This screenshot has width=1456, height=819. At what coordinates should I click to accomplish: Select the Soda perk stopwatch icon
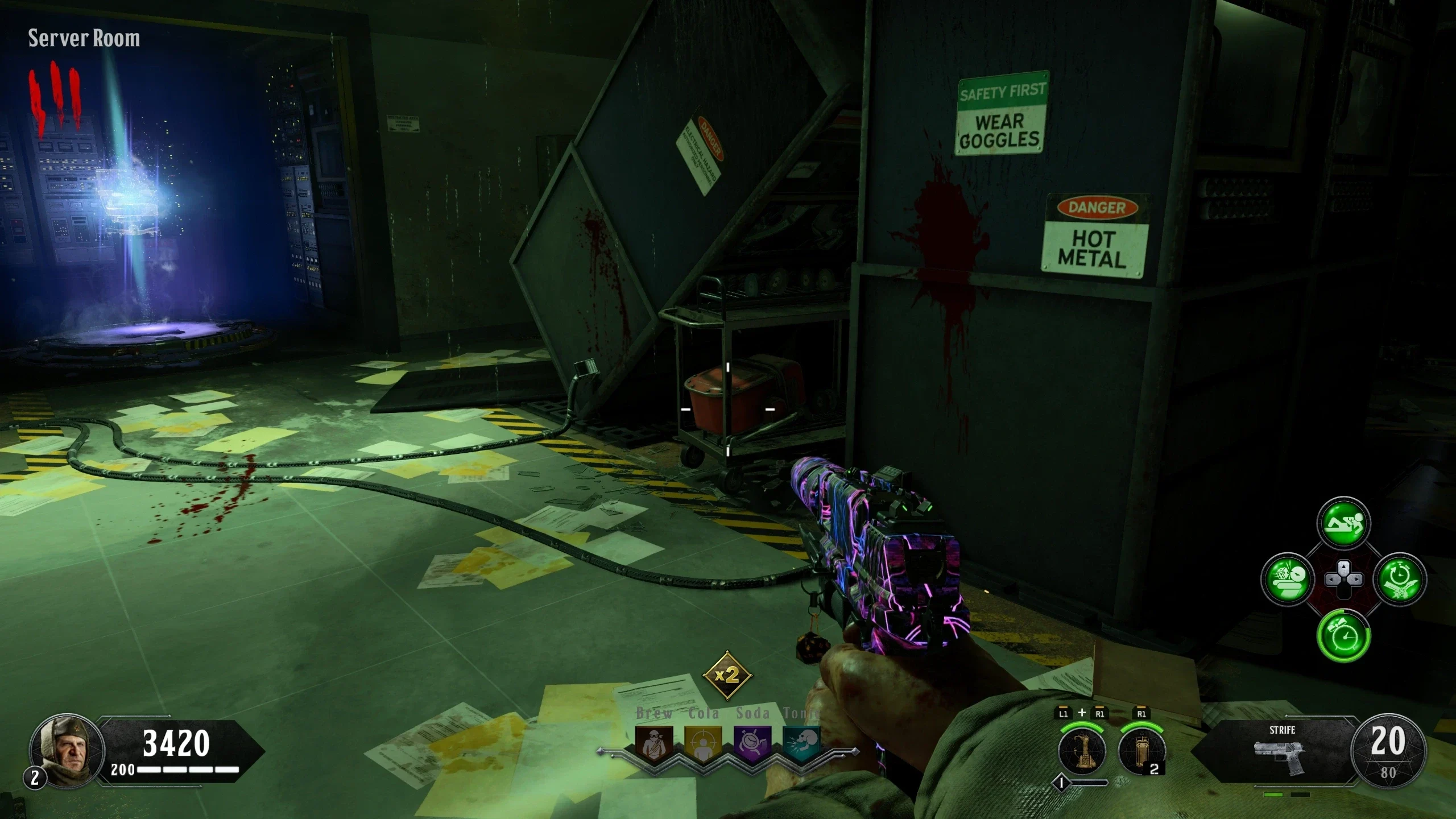(753, 744)
